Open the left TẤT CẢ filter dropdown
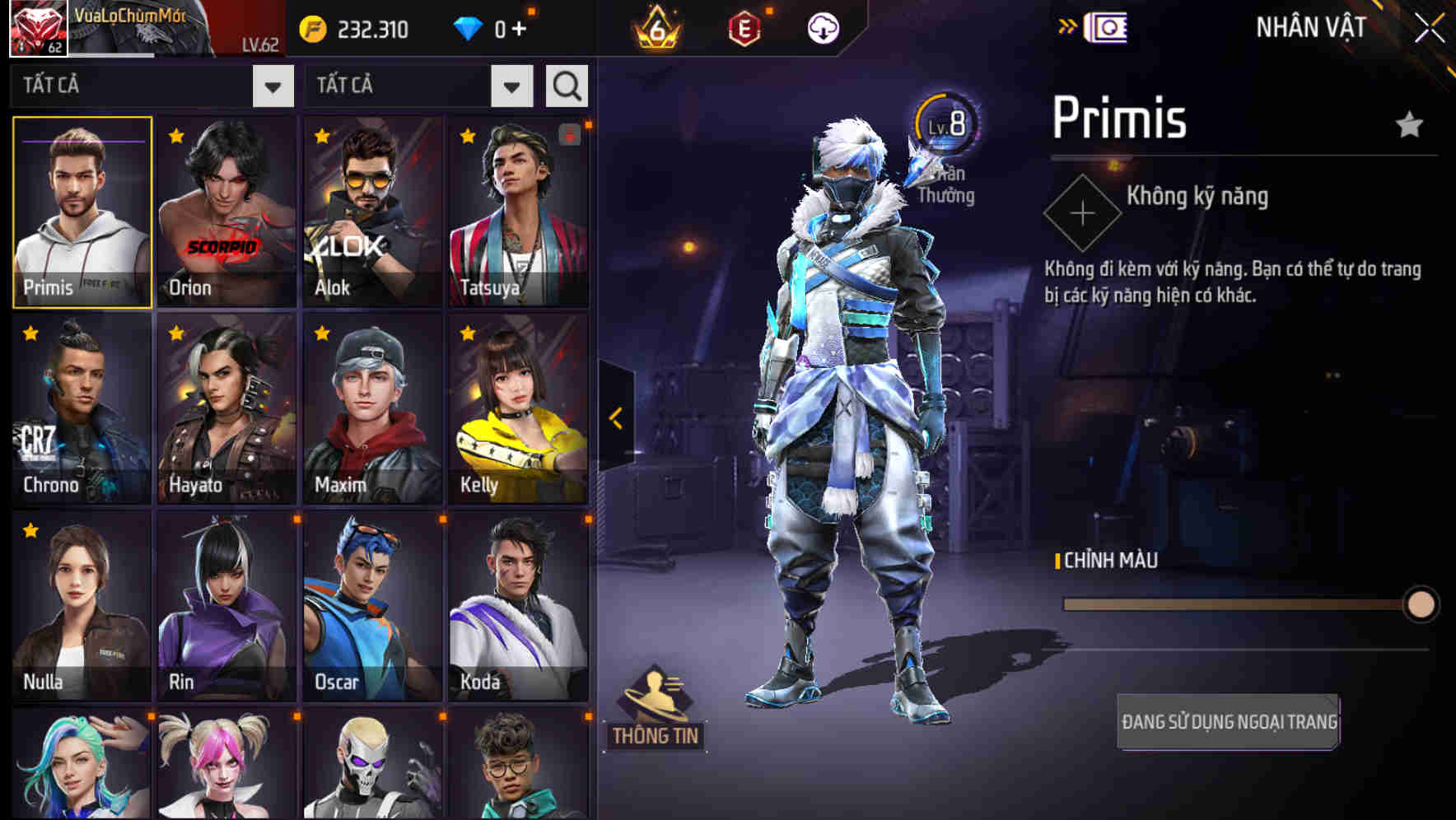The image size is (1456, 820). (272, 85)
